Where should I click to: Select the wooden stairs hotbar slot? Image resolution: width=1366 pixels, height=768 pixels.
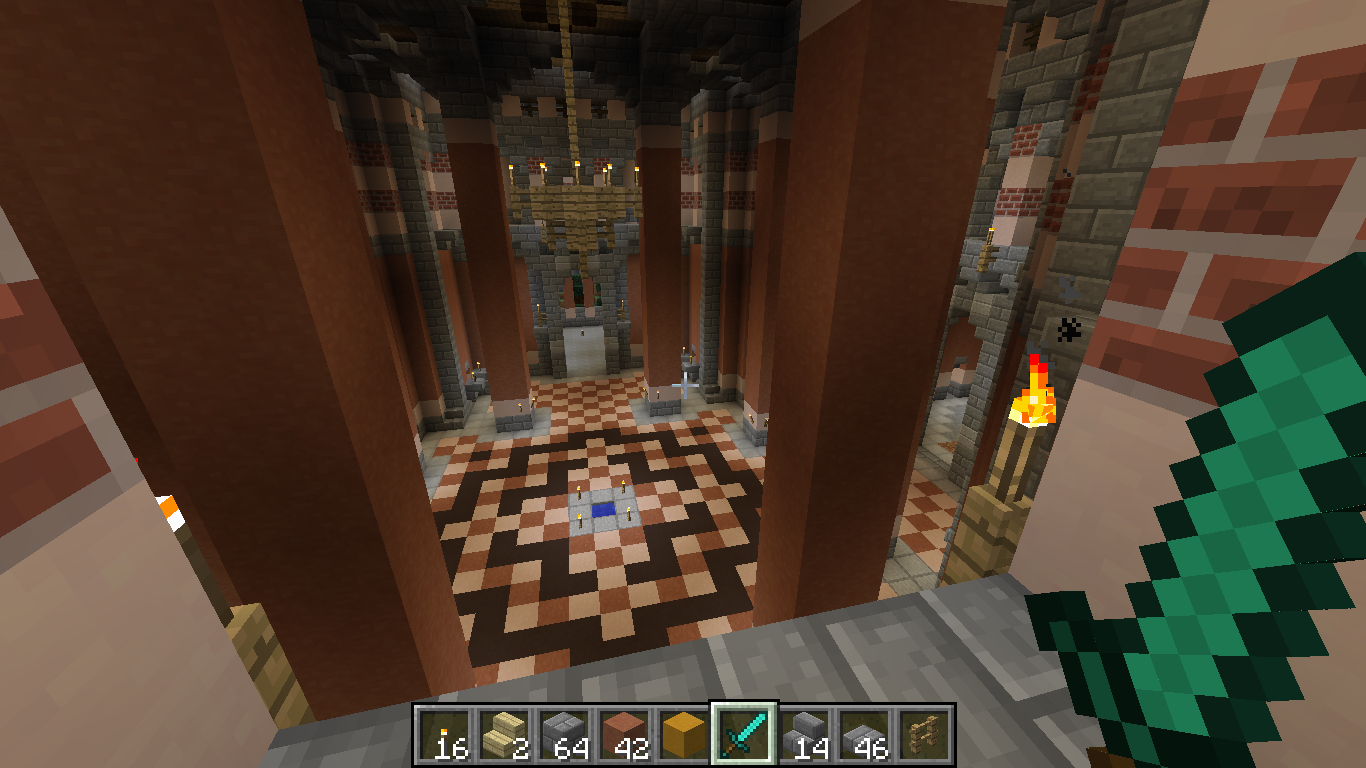[504, 733]
